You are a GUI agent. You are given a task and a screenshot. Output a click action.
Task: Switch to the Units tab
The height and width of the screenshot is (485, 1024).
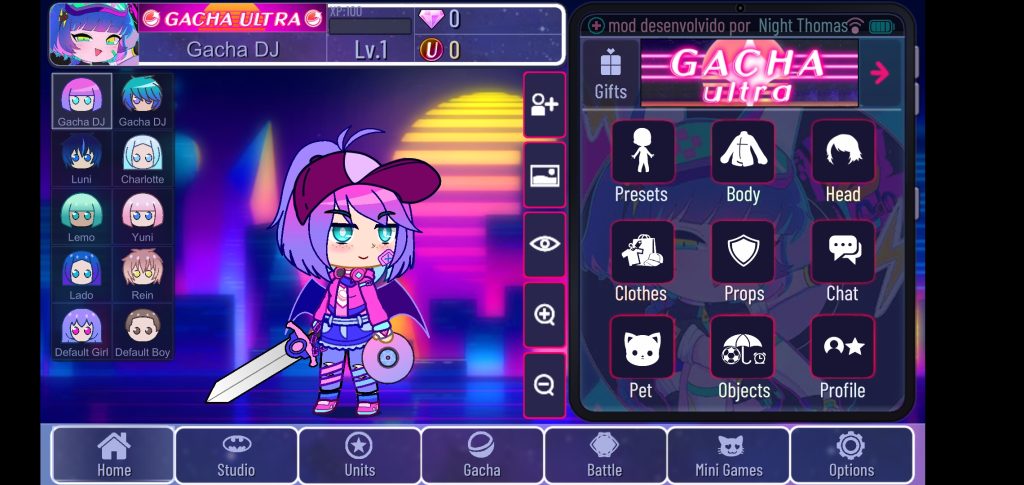tap(359, 455)
